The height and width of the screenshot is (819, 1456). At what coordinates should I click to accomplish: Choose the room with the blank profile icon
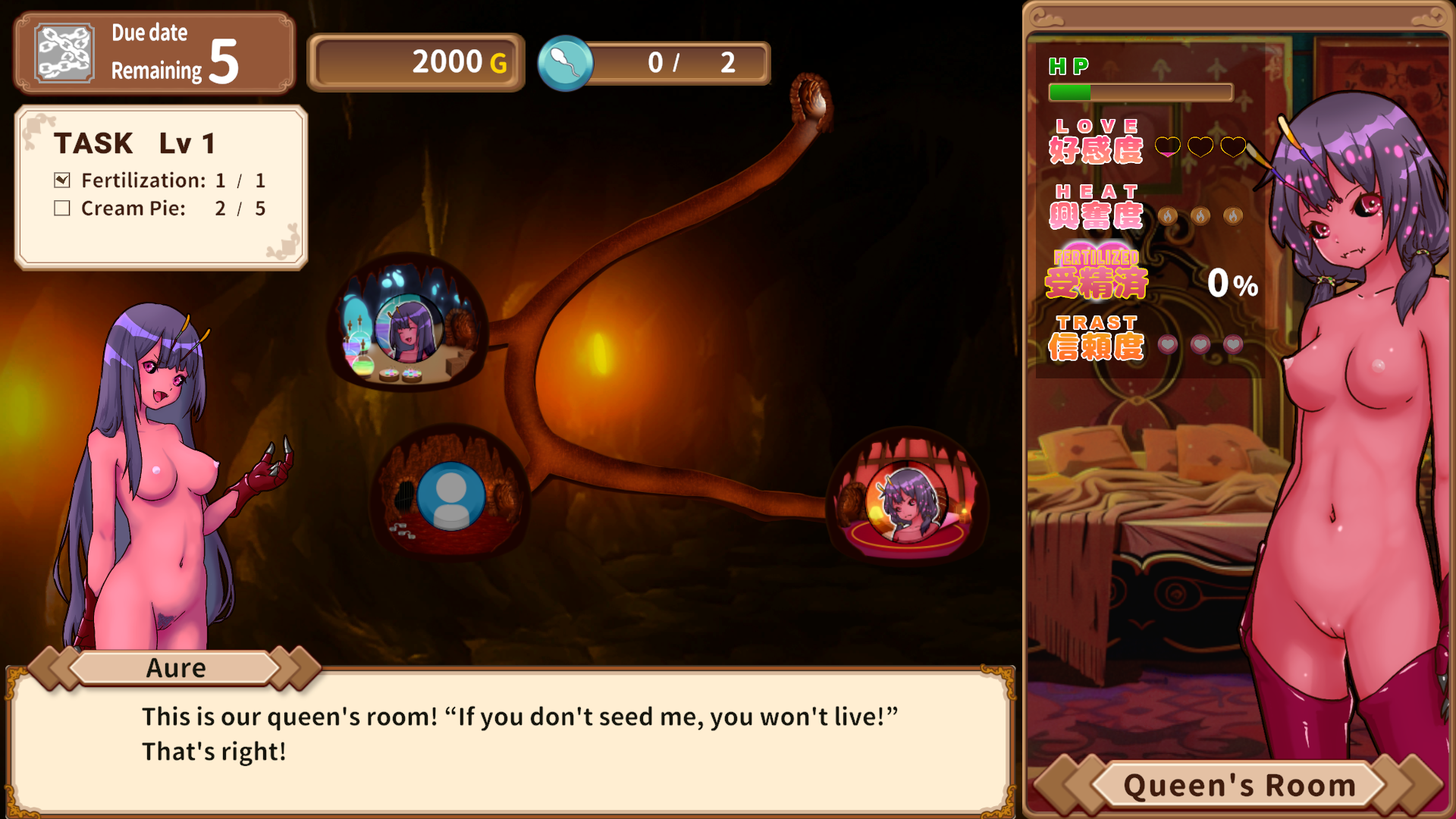coord(450,496)
